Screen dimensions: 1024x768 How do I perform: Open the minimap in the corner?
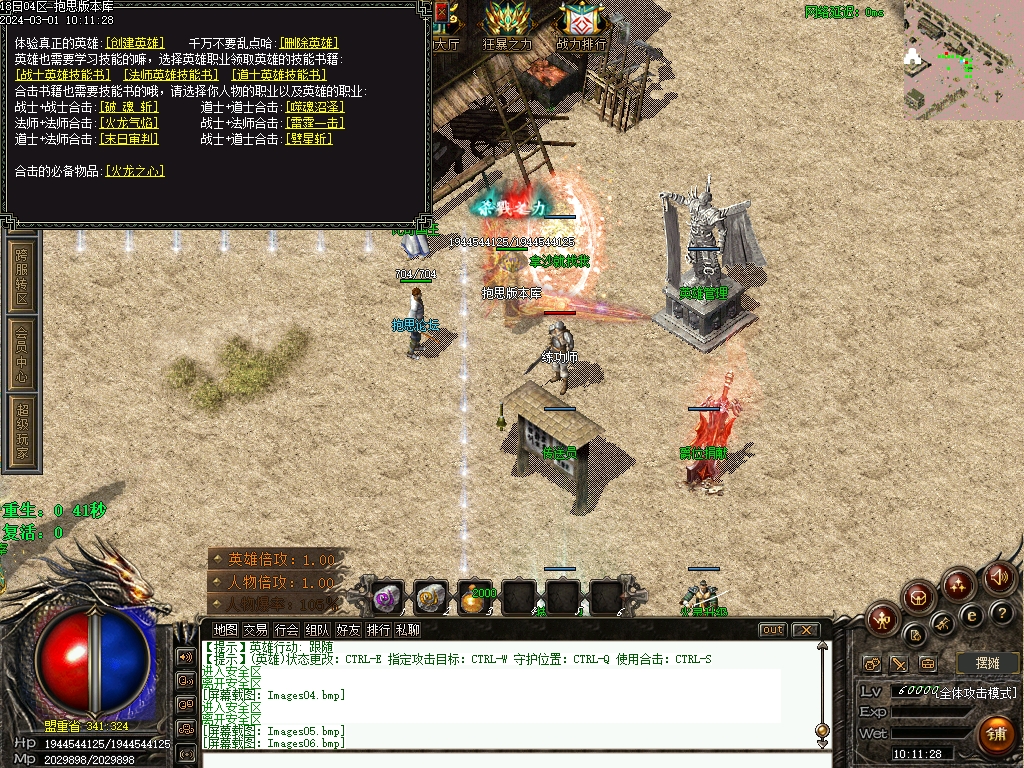[963, 60]
